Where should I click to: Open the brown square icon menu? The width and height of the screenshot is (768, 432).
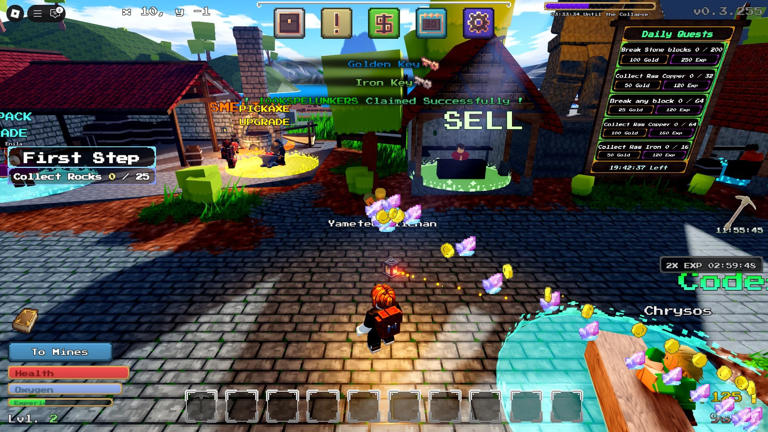point(289,22)
